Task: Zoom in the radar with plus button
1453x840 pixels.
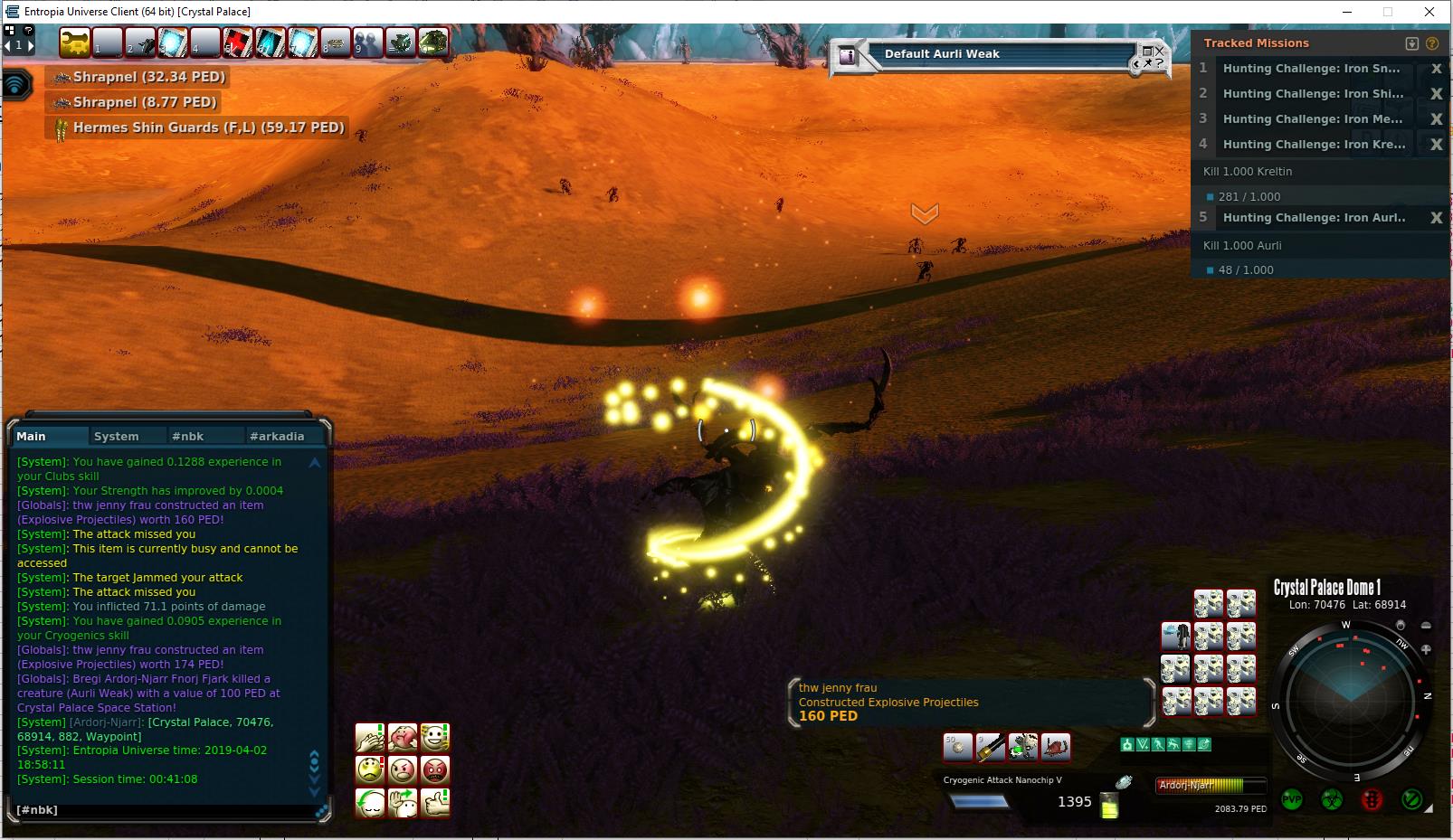Action: [x=1426, y=649]
